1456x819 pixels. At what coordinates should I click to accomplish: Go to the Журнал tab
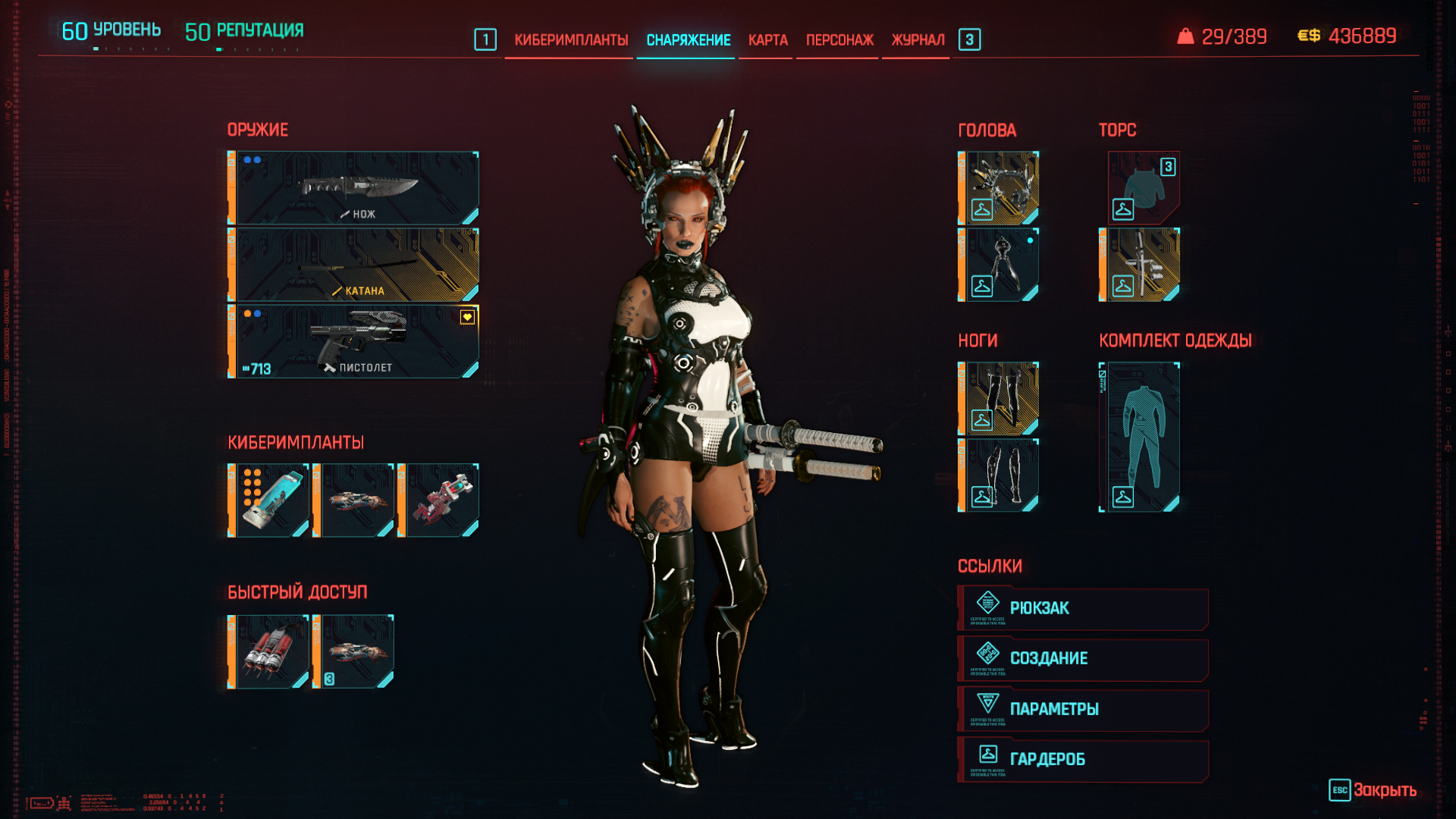click(918, 40)
